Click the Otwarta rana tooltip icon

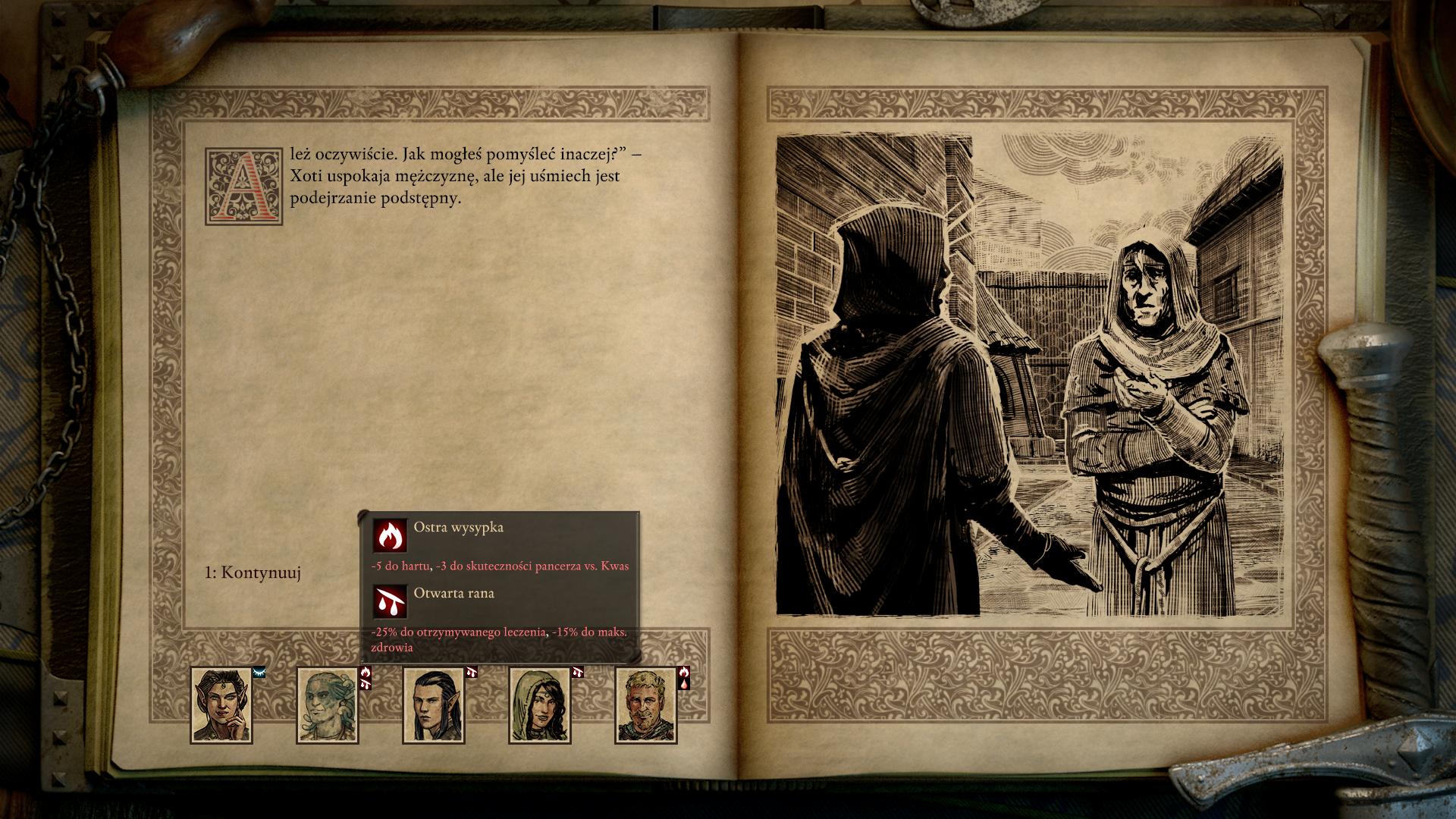[390, 601]
